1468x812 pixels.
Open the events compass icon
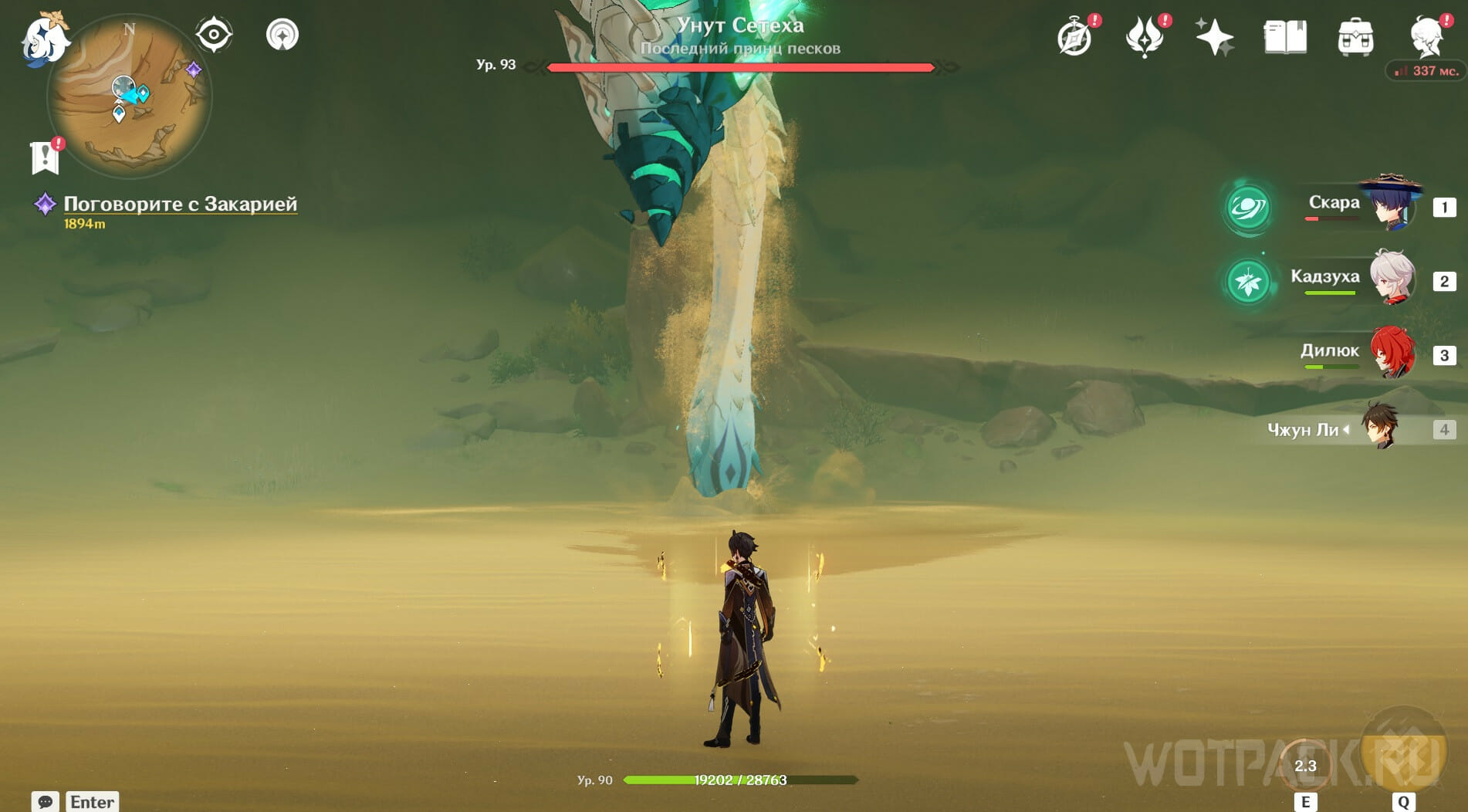click(x=1075, y=37)
